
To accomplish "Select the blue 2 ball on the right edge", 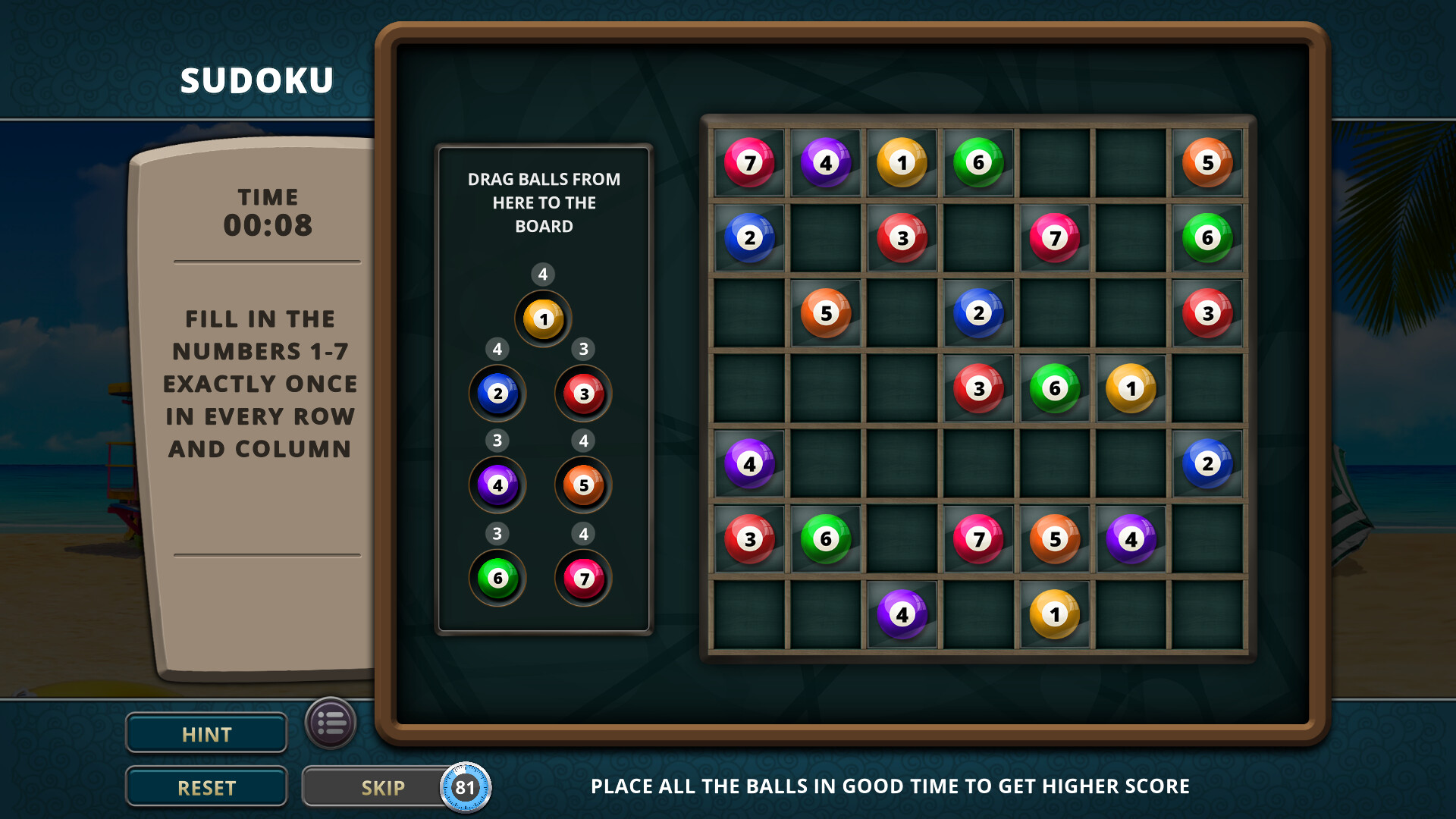I will 1208,462.
